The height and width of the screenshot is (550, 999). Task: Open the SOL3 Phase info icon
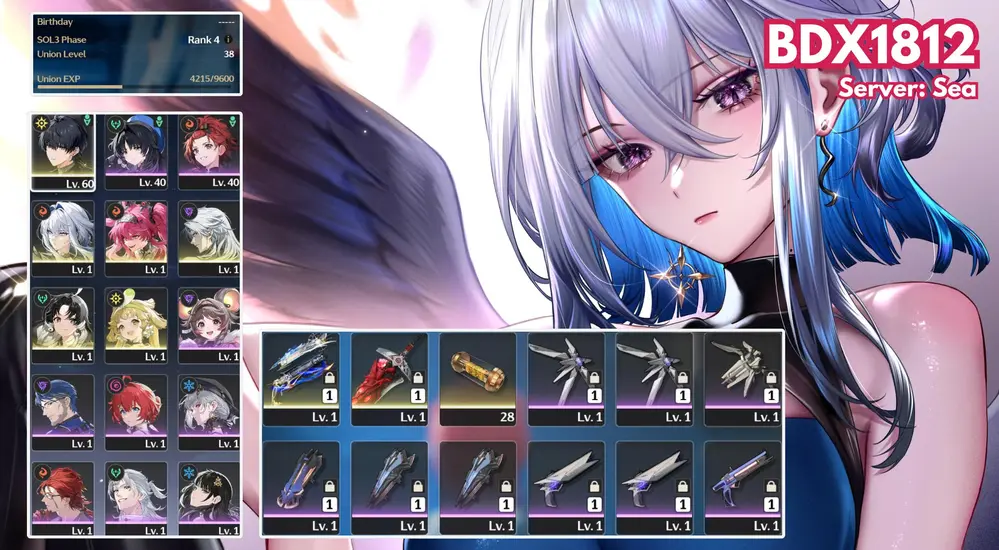228,40
